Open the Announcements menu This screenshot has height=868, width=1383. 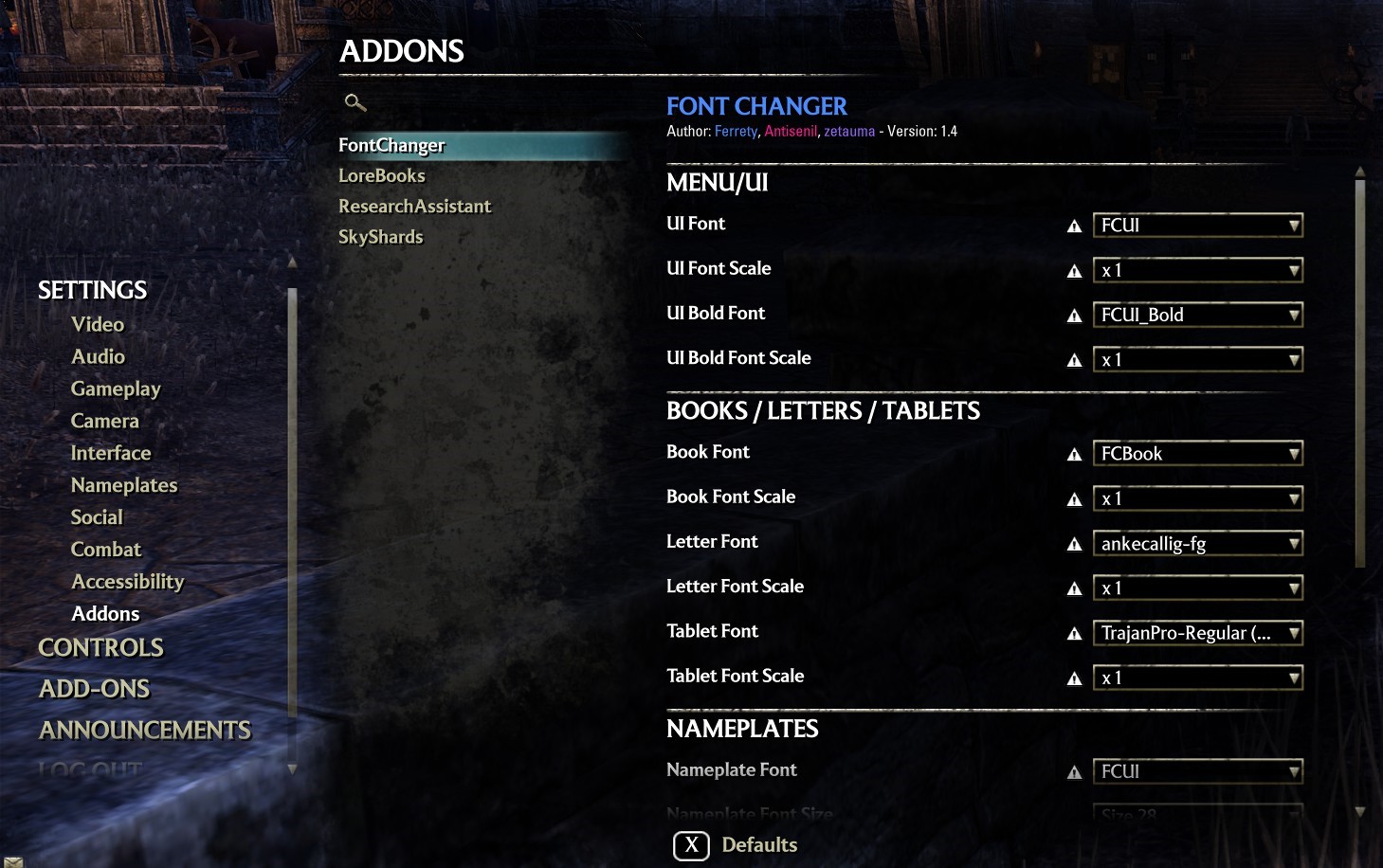pos(145,731)
